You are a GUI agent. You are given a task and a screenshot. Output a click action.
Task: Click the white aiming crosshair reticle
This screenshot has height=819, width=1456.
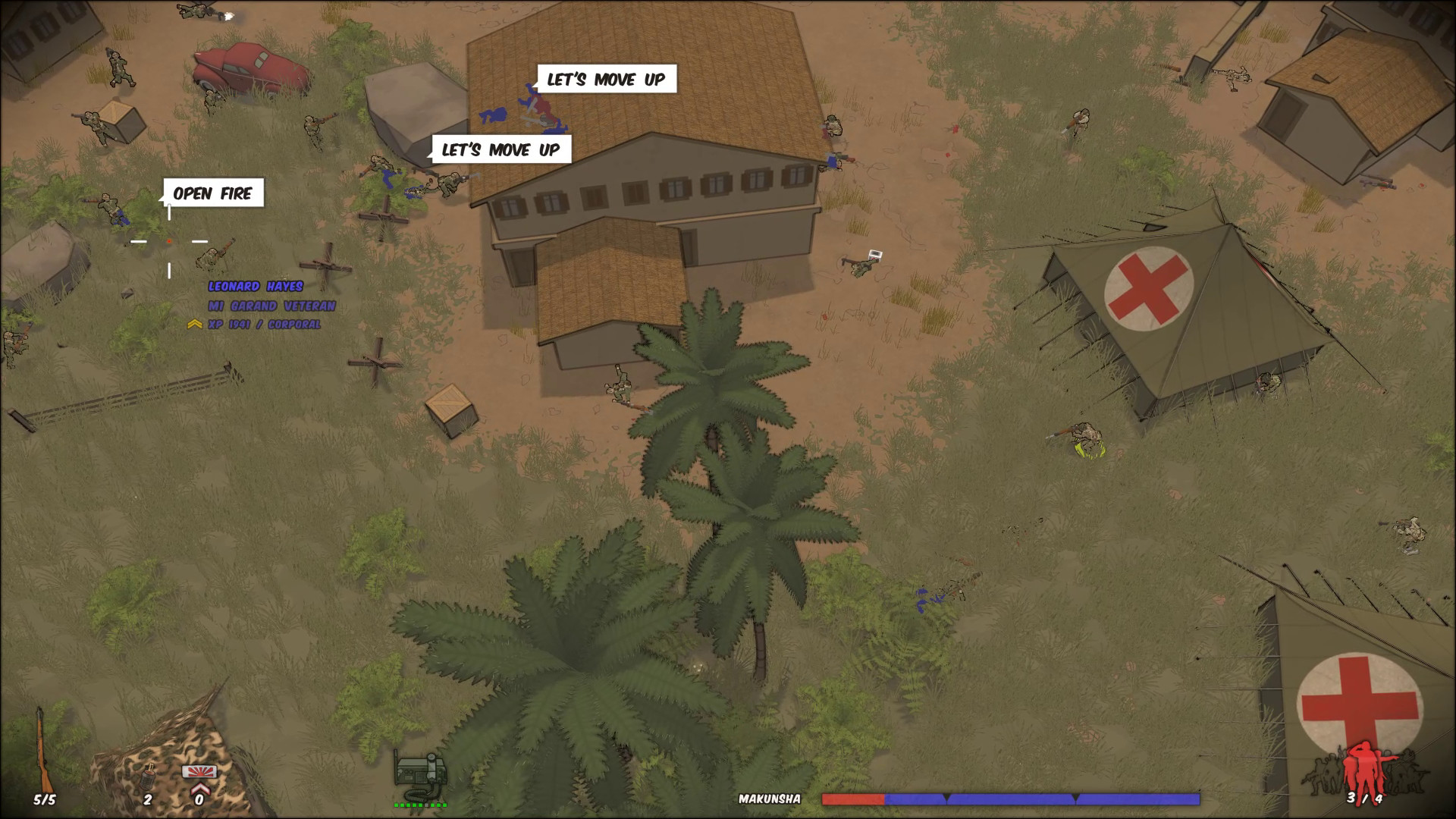point(168,242)
